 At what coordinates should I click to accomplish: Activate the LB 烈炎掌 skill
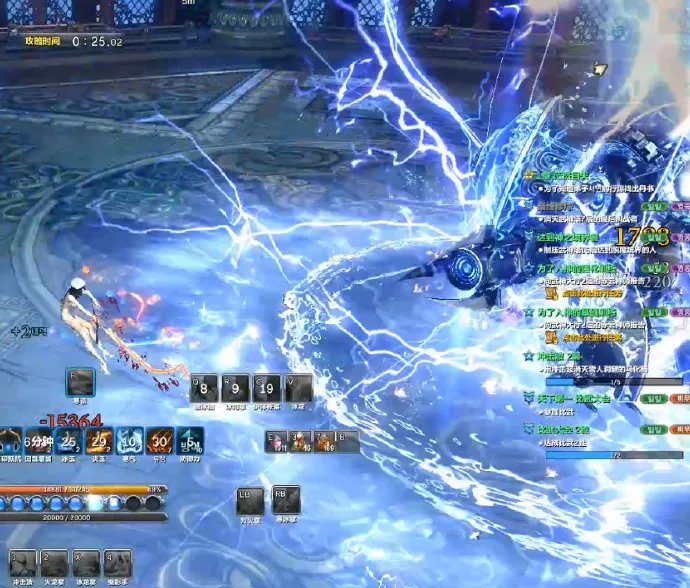coord(250,500)
